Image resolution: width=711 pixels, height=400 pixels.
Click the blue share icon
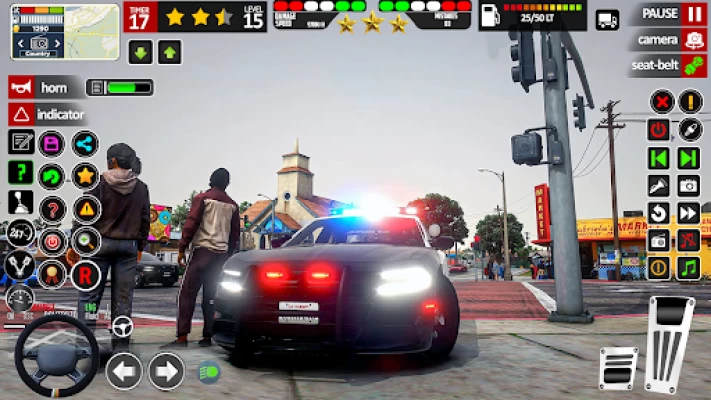pos(85,143)
